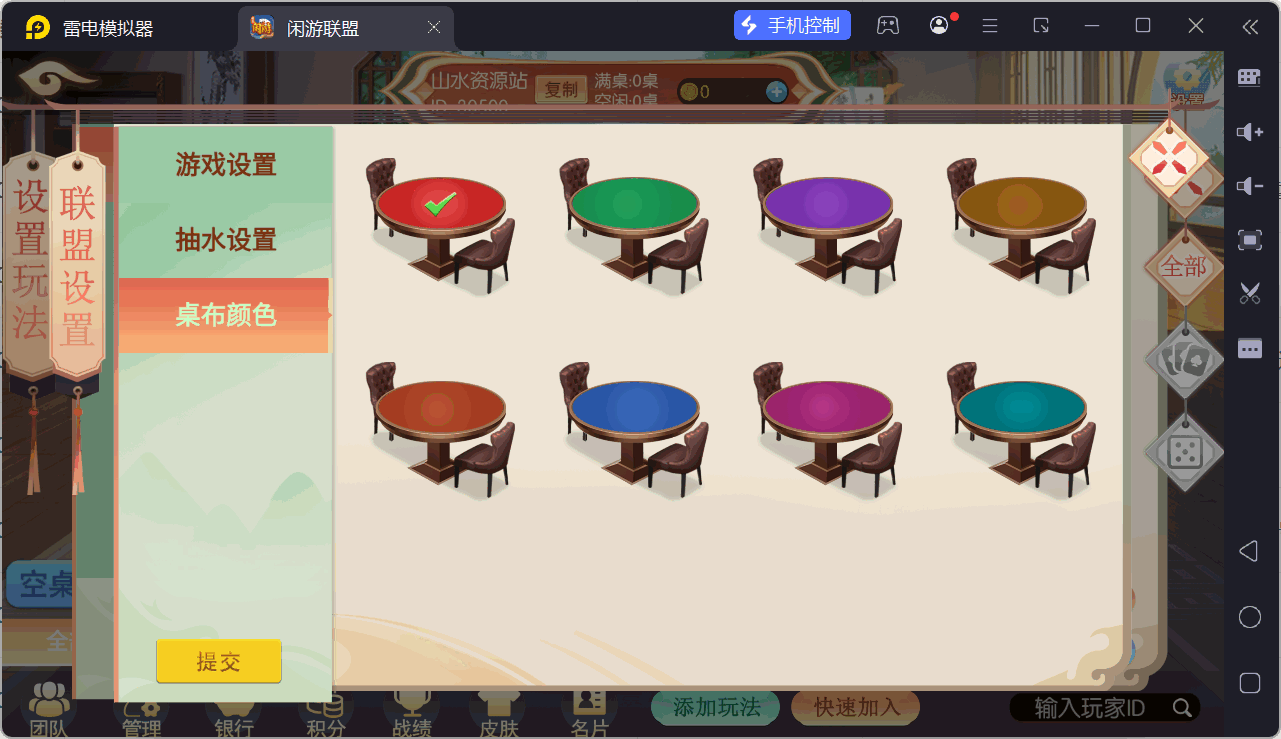The height and width of the screenshot is (739, 1281).
Task: Collapse the emulator sidebar with the chevron
Action: click(1251, 26)
